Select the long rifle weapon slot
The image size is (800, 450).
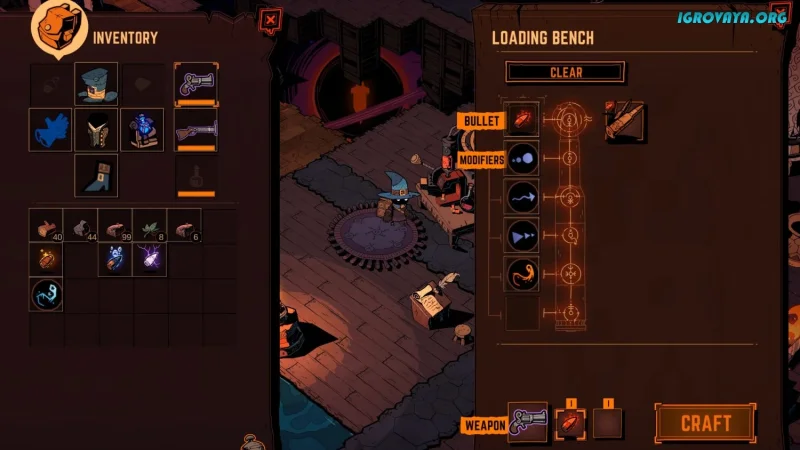pos(196,130)
